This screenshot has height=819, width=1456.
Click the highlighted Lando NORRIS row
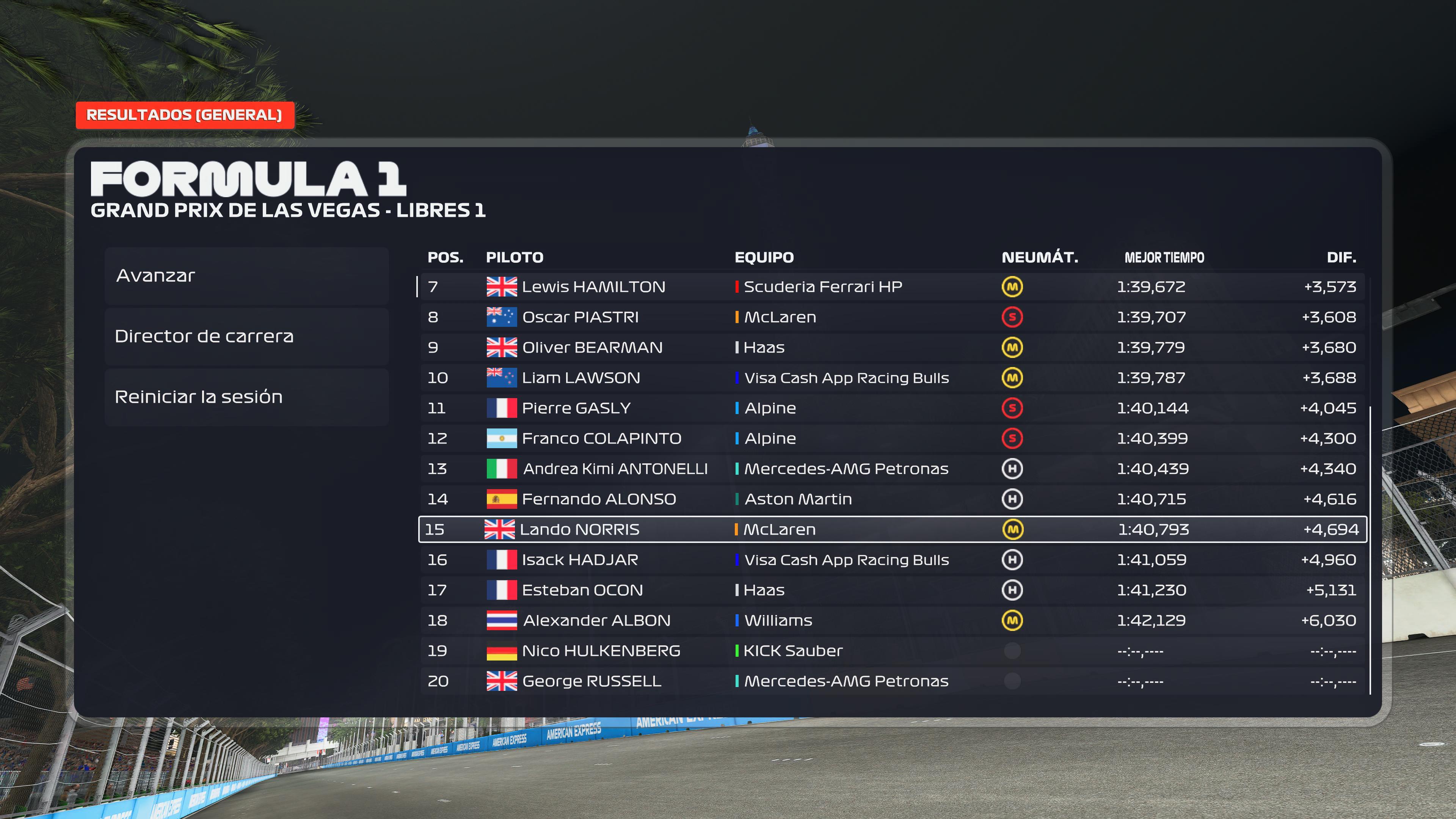892,530
